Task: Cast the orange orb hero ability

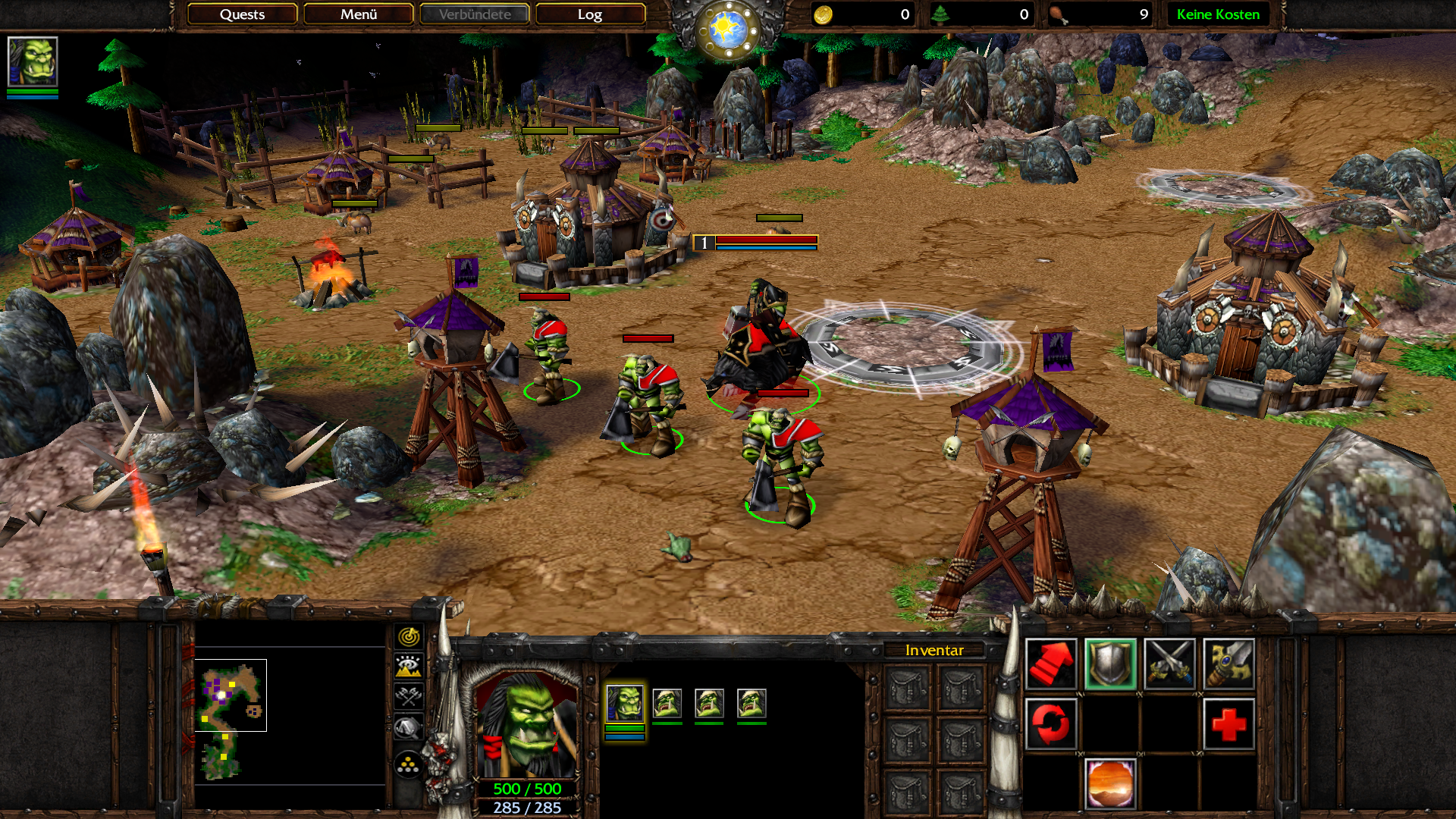Action: point(1110,783)
